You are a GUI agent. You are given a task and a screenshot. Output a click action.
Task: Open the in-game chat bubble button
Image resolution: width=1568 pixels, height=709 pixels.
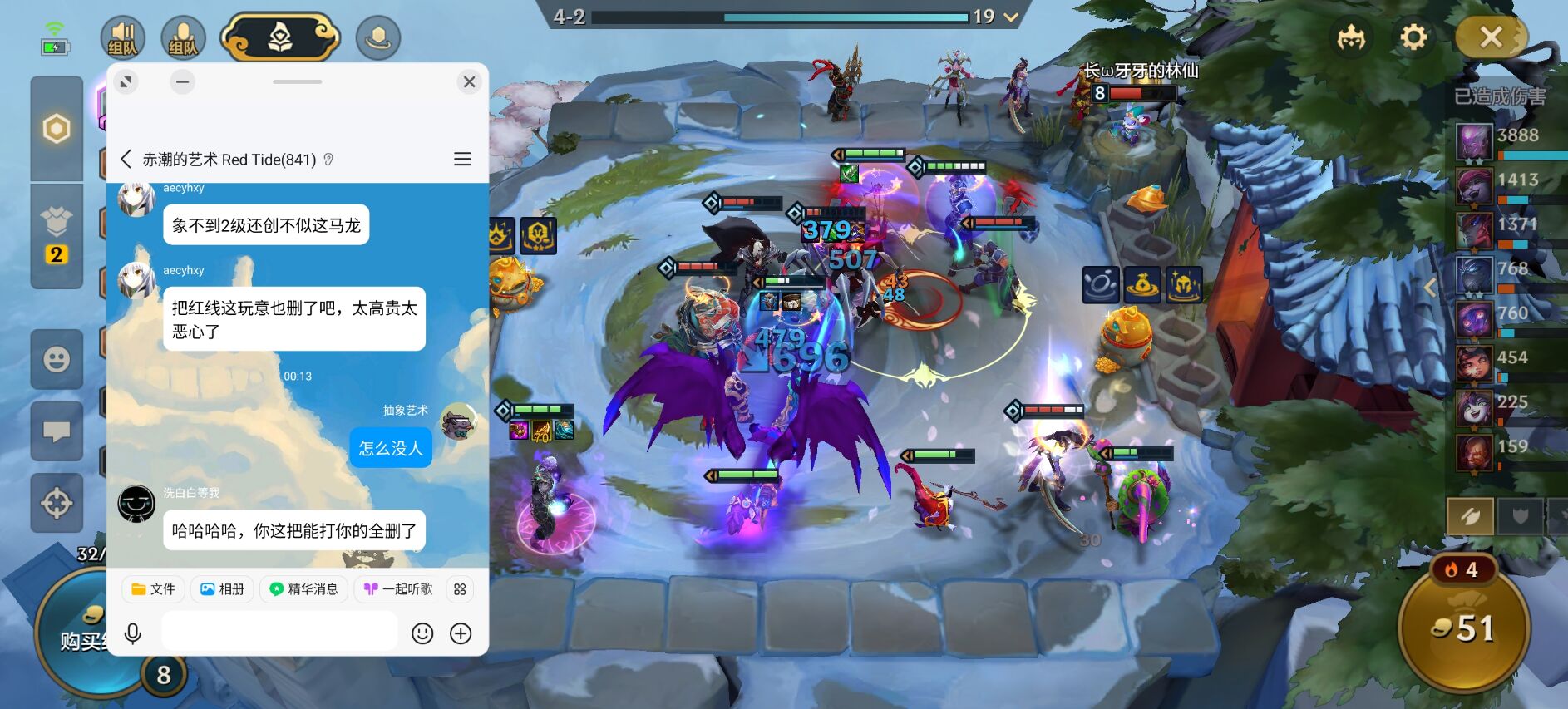57,431
